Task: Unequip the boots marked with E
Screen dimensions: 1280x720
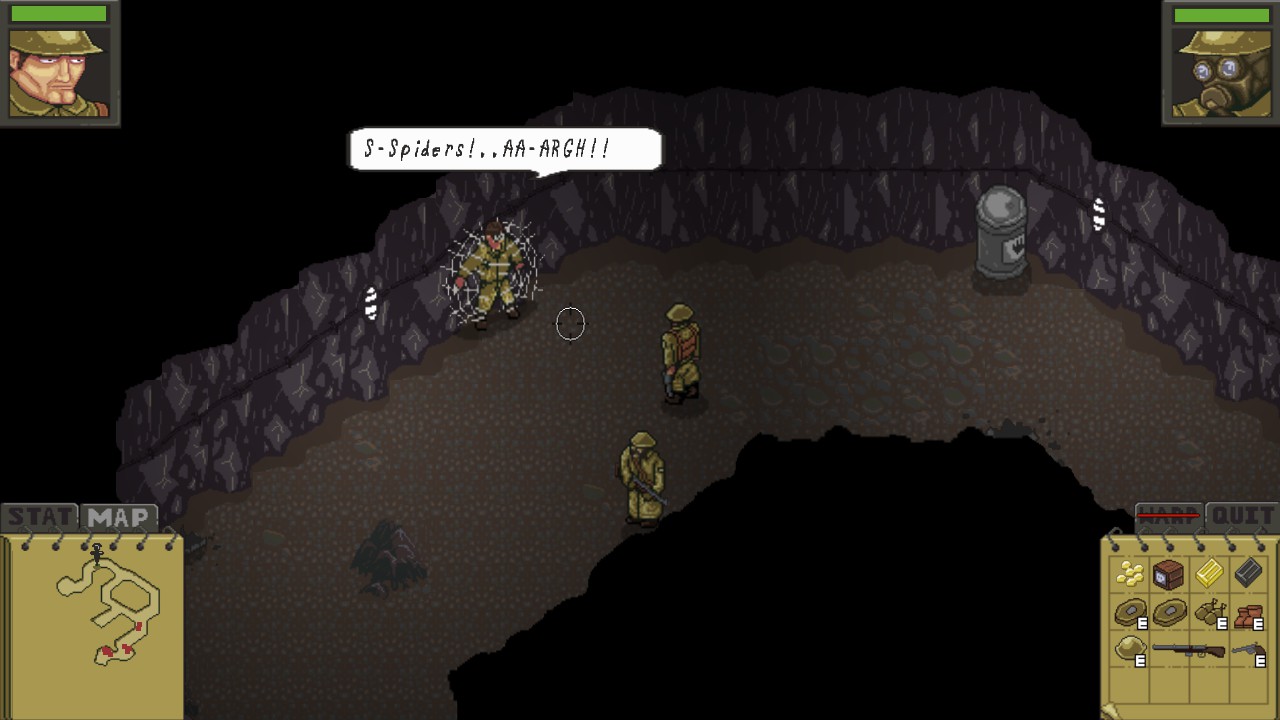Action: click(x=1250, y=612)
